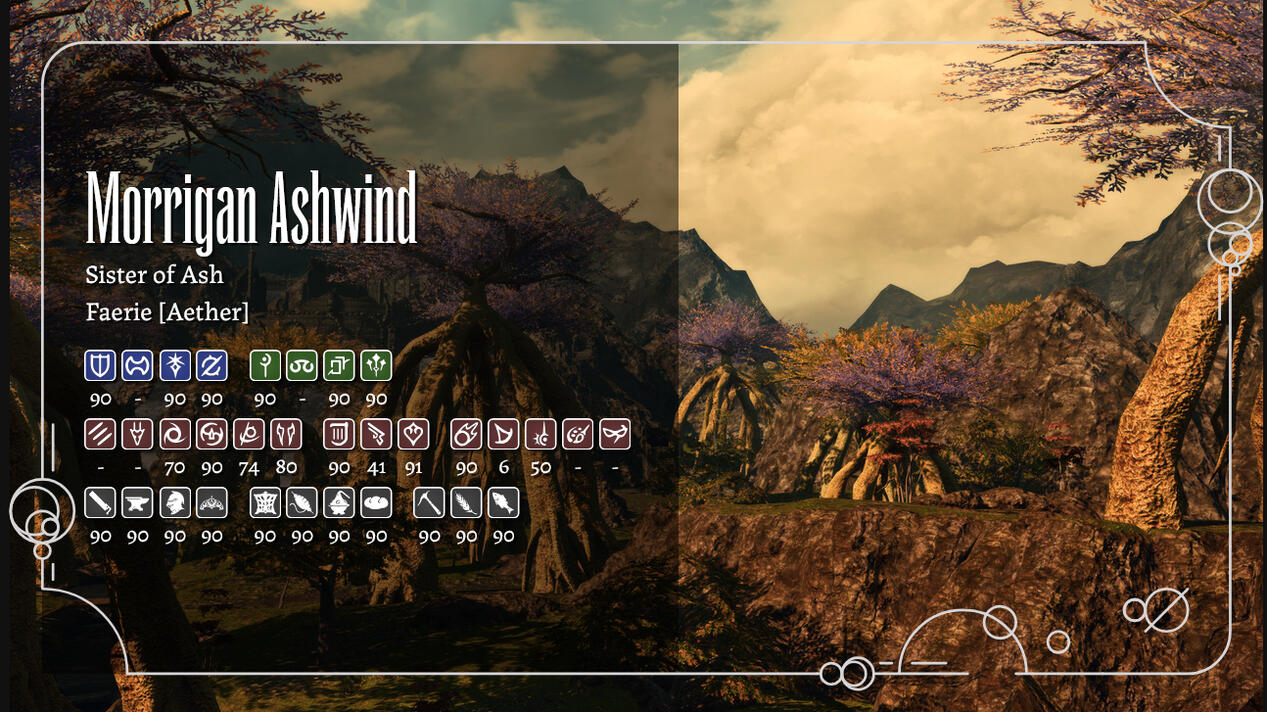
Task: Select the Fisher fish icon
Action: pos(503,502)
